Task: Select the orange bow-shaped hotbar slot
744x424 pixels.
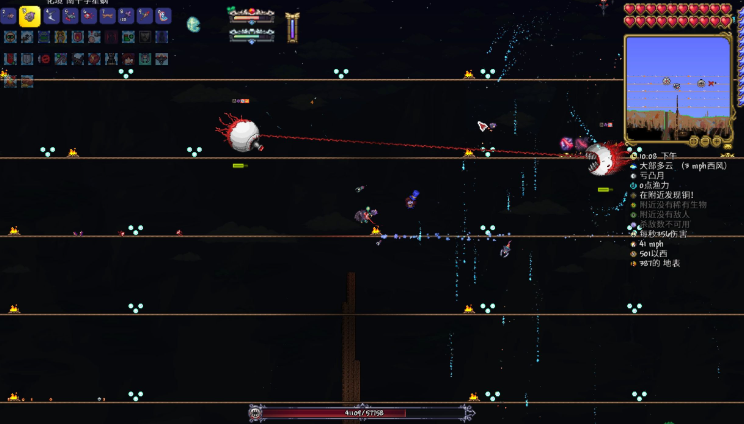Action: (x=108, y=16)
